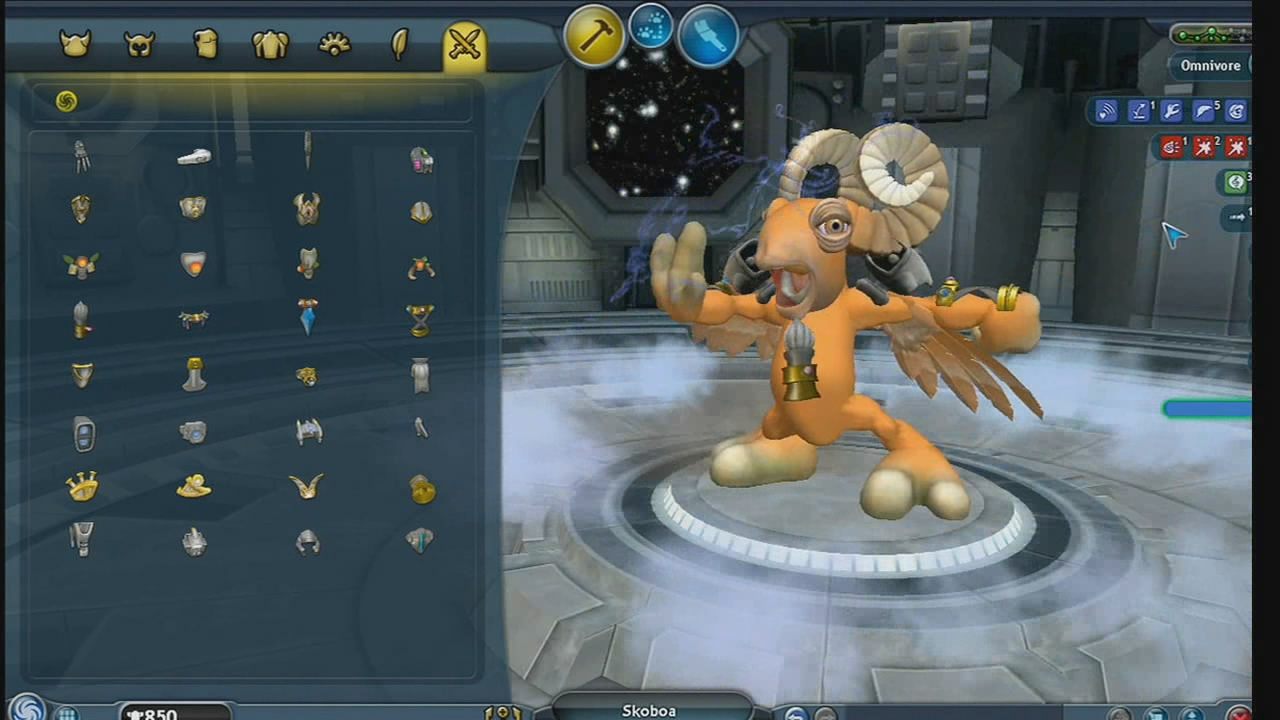Click the red bite attack stat
The height and width of the screenshot is (720, 1280).
(x=1171, y=147)
